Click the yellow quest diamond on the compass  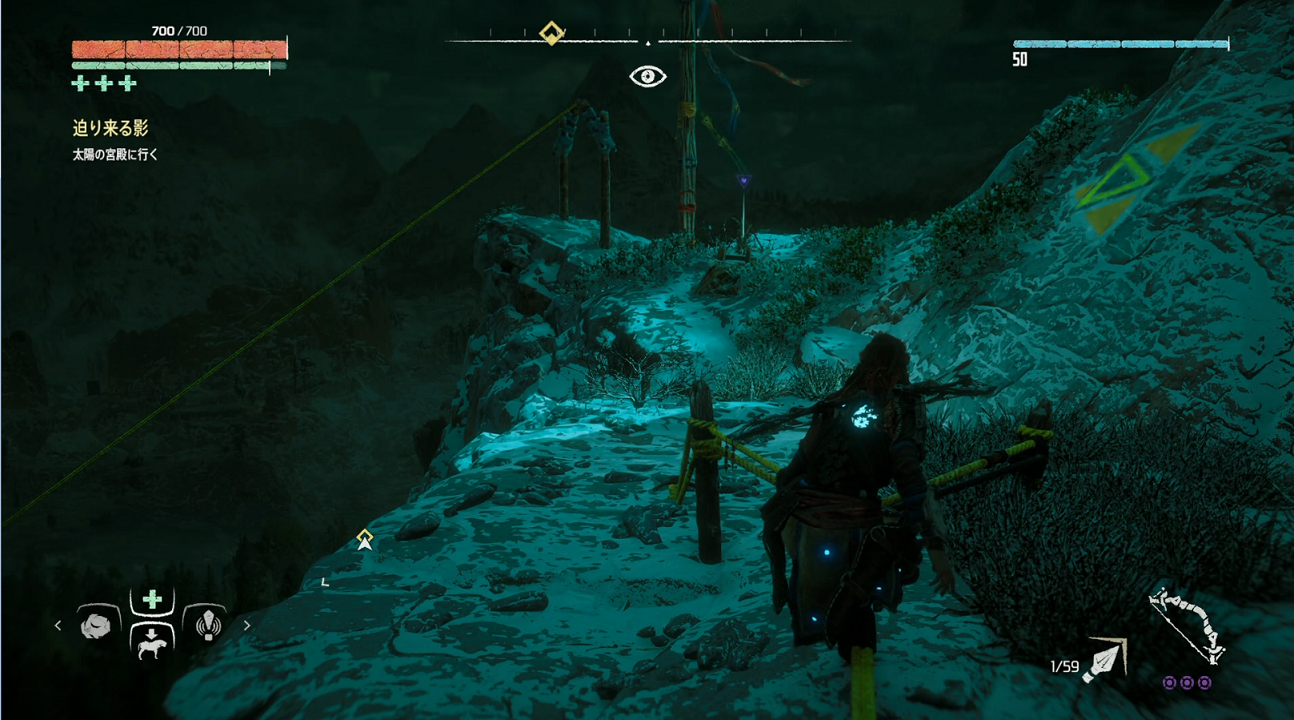tap(551, 34)
